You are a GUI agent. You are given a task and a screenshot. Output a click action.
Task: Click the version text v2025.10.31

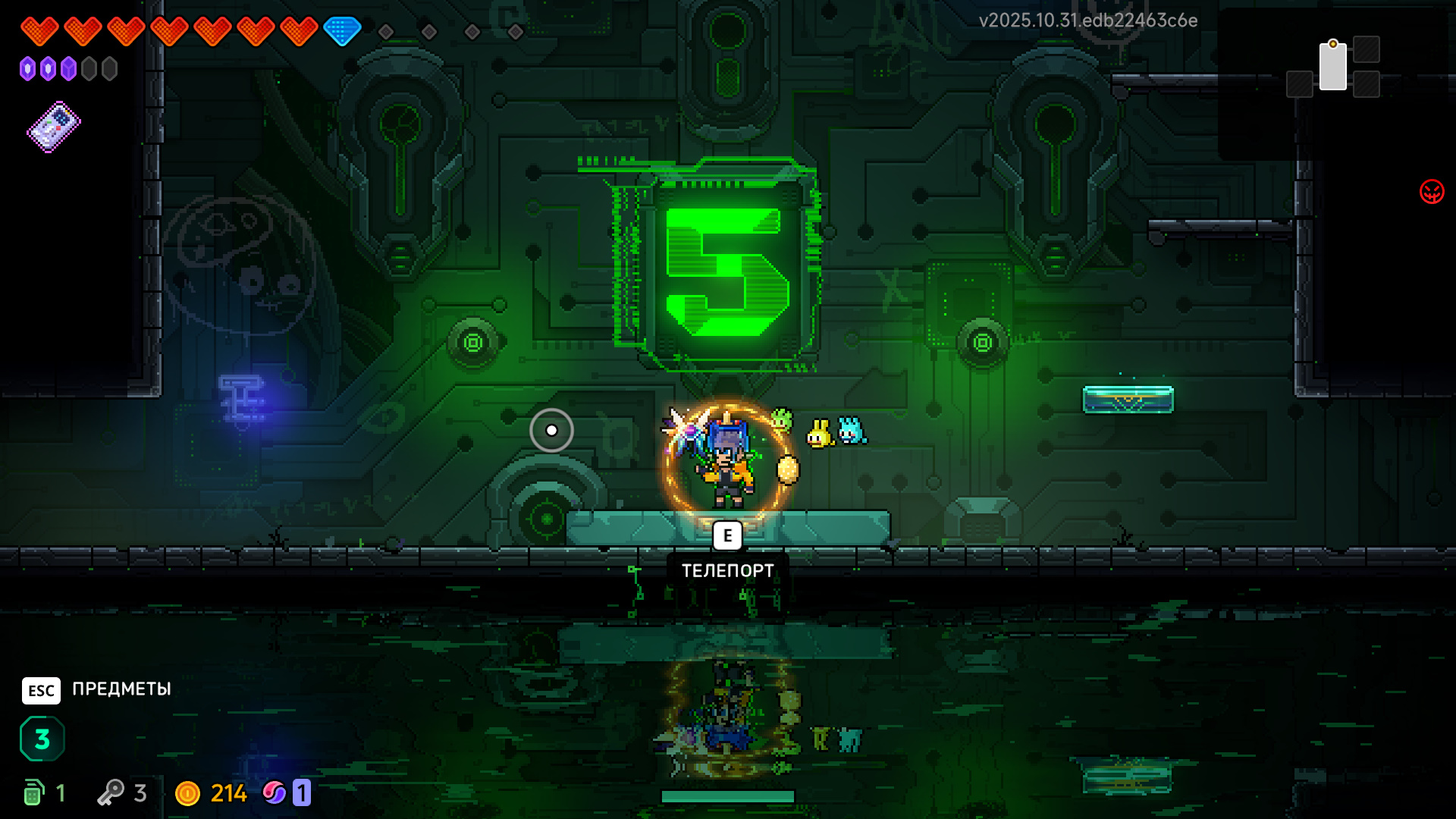(1087, 21)
